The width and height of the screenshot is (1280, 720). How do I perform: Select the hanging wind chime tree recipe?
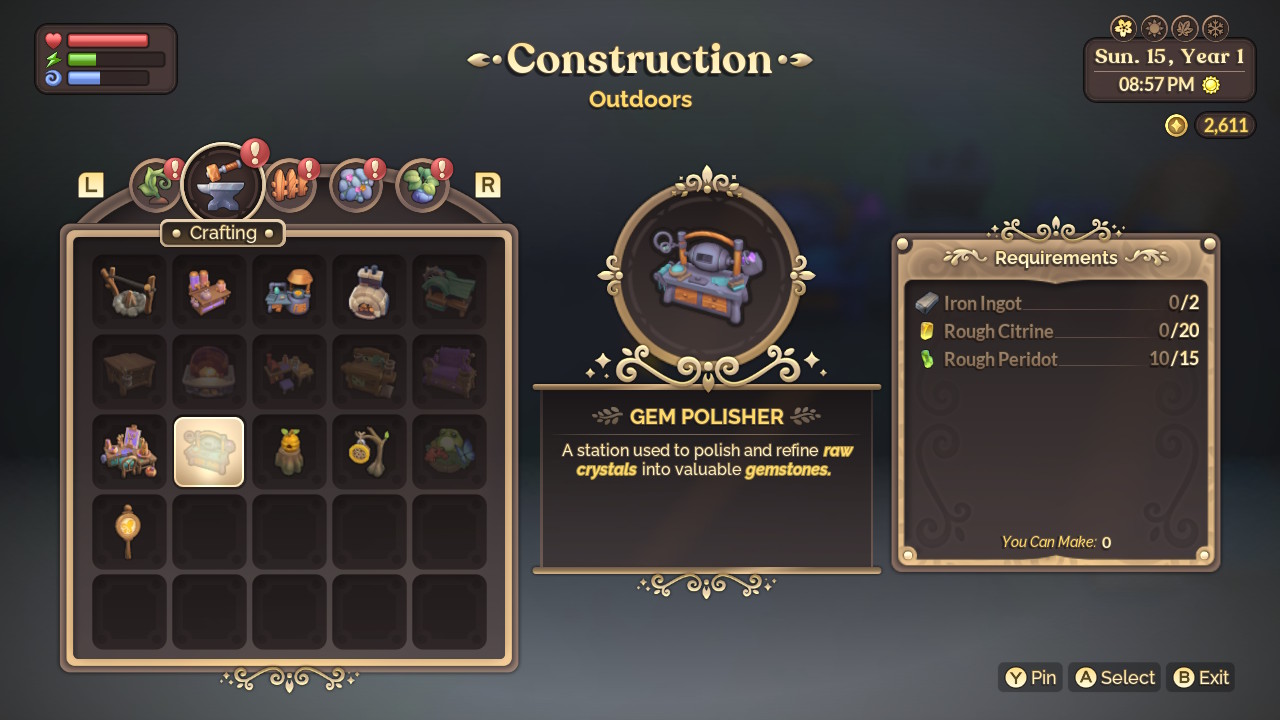tap(369, 450)
